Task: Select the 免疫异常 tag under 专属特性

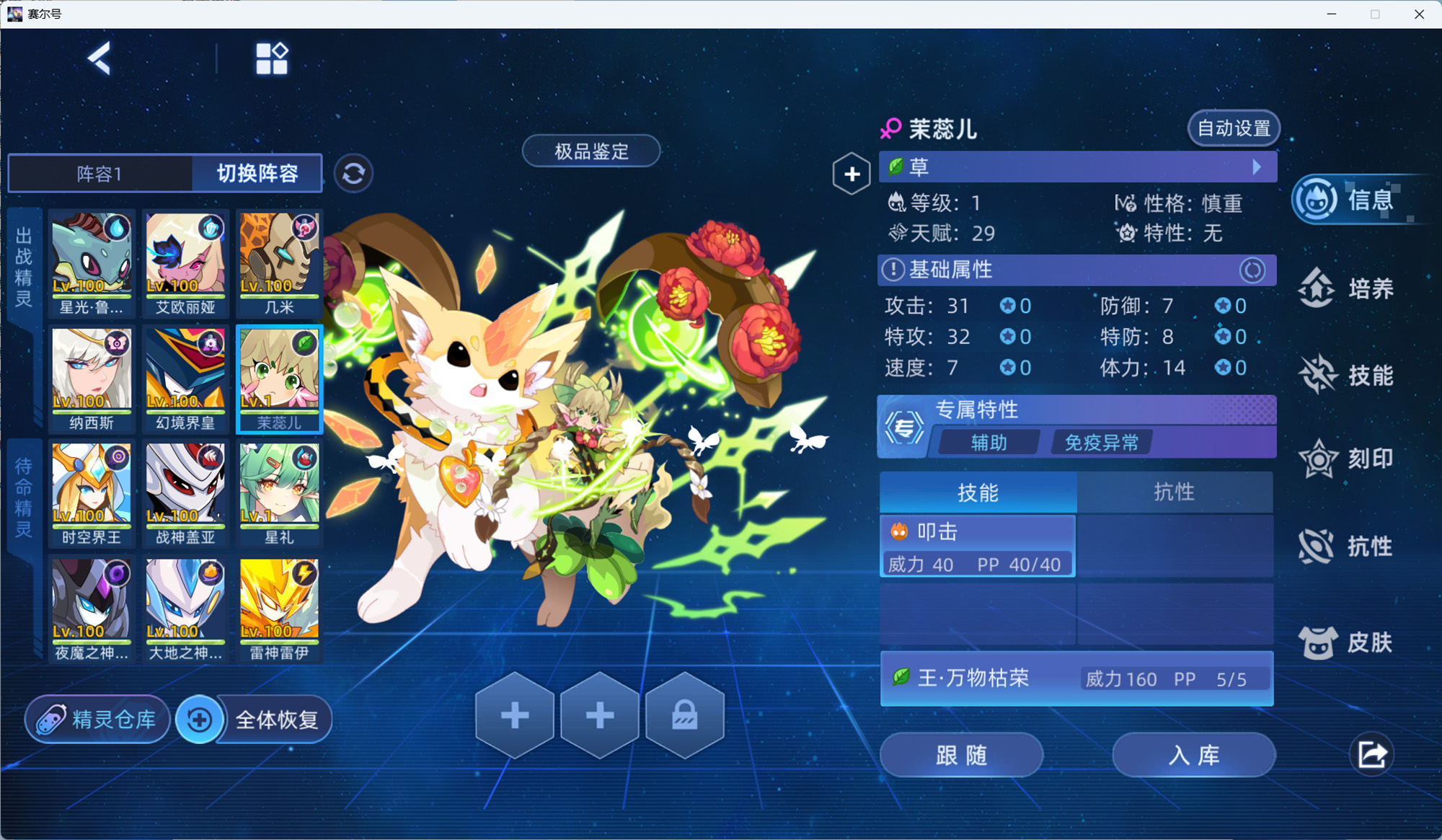Action: point(1100,442)
